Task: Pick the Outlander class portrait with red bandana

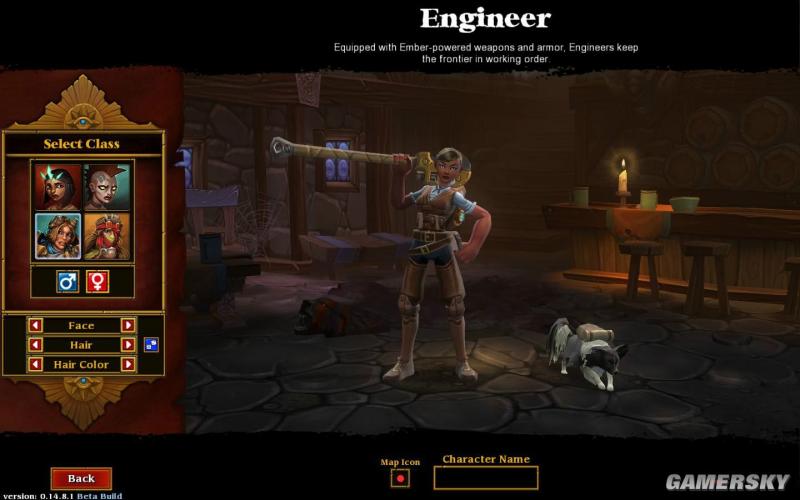Action: (108, 236)
